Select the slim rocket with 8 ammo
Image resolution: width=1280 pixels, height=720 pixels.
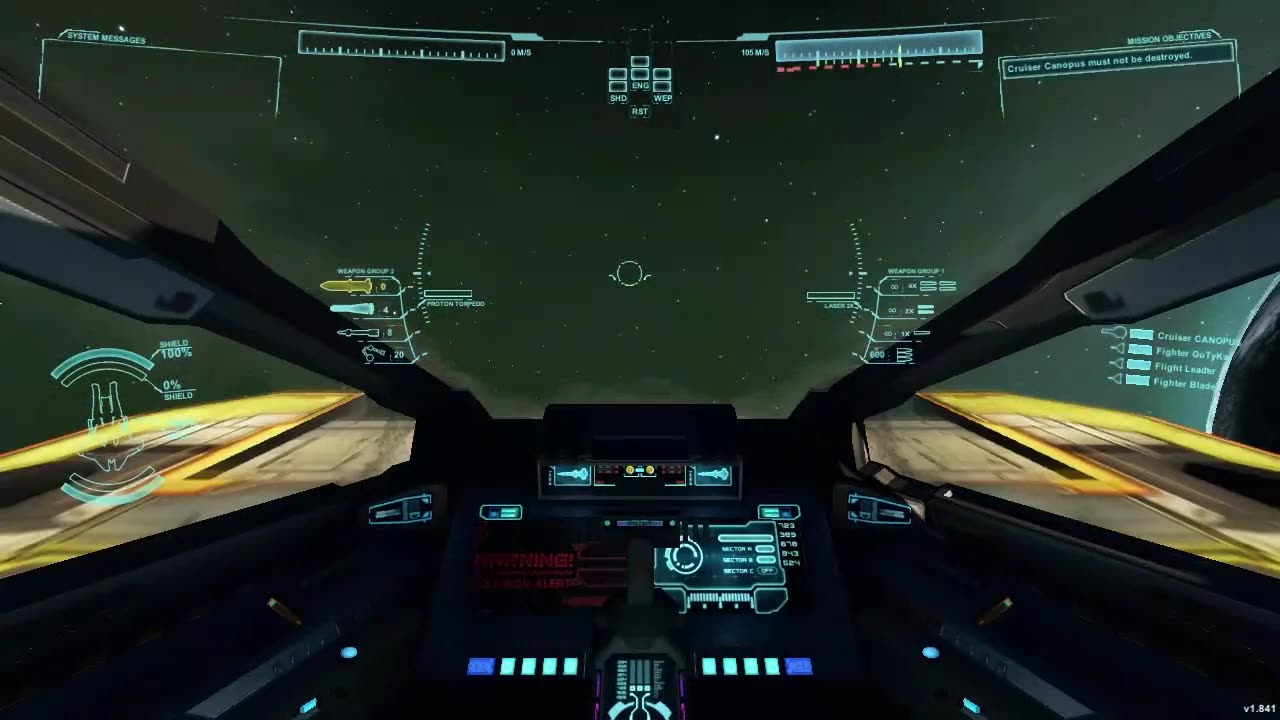click(x=357, y=332)
